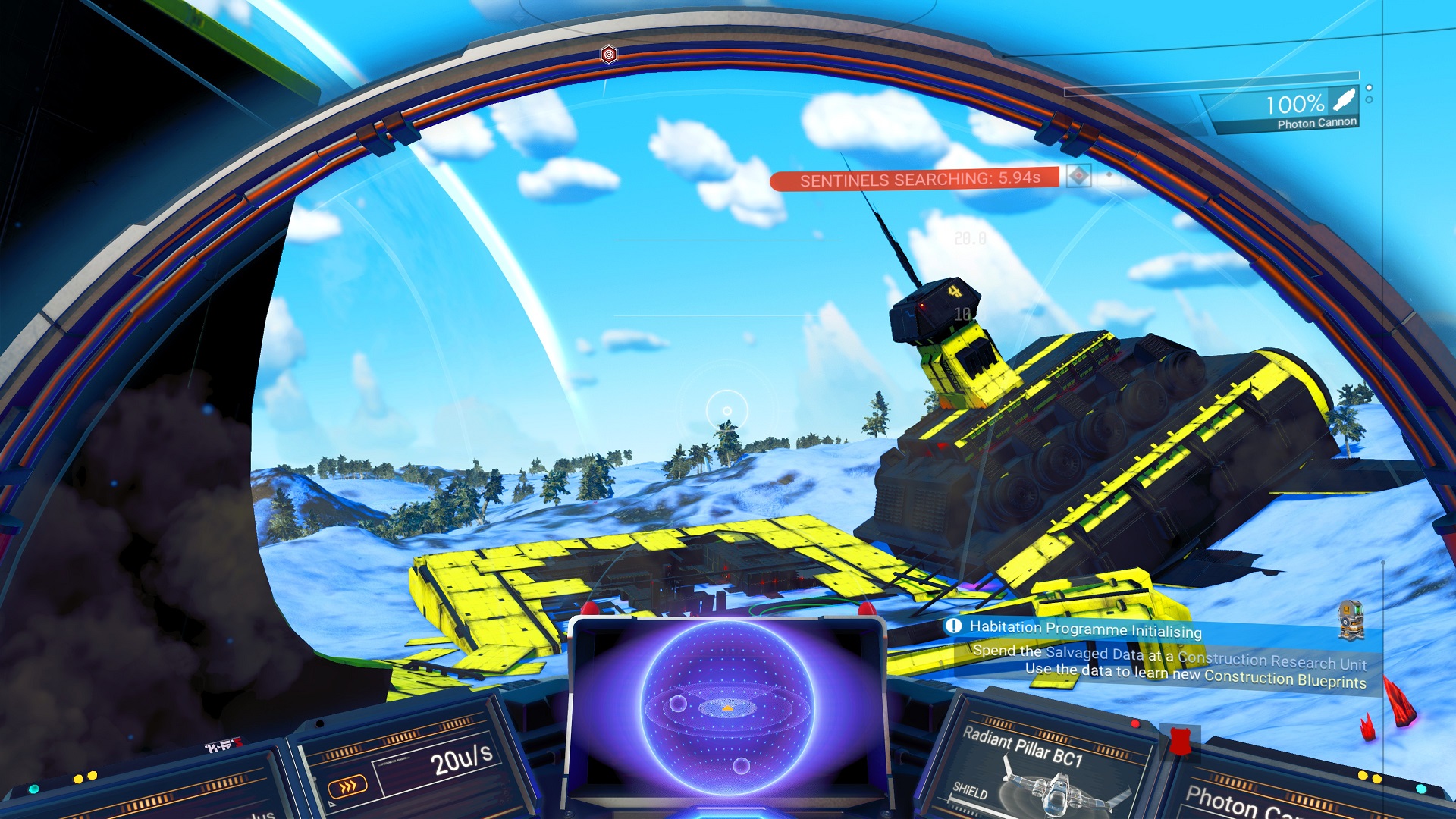This screenshot has width=1456, height=819.
Task: Expand the Radiant Pillar BC1 ship panel
Action: (1039, 758)
